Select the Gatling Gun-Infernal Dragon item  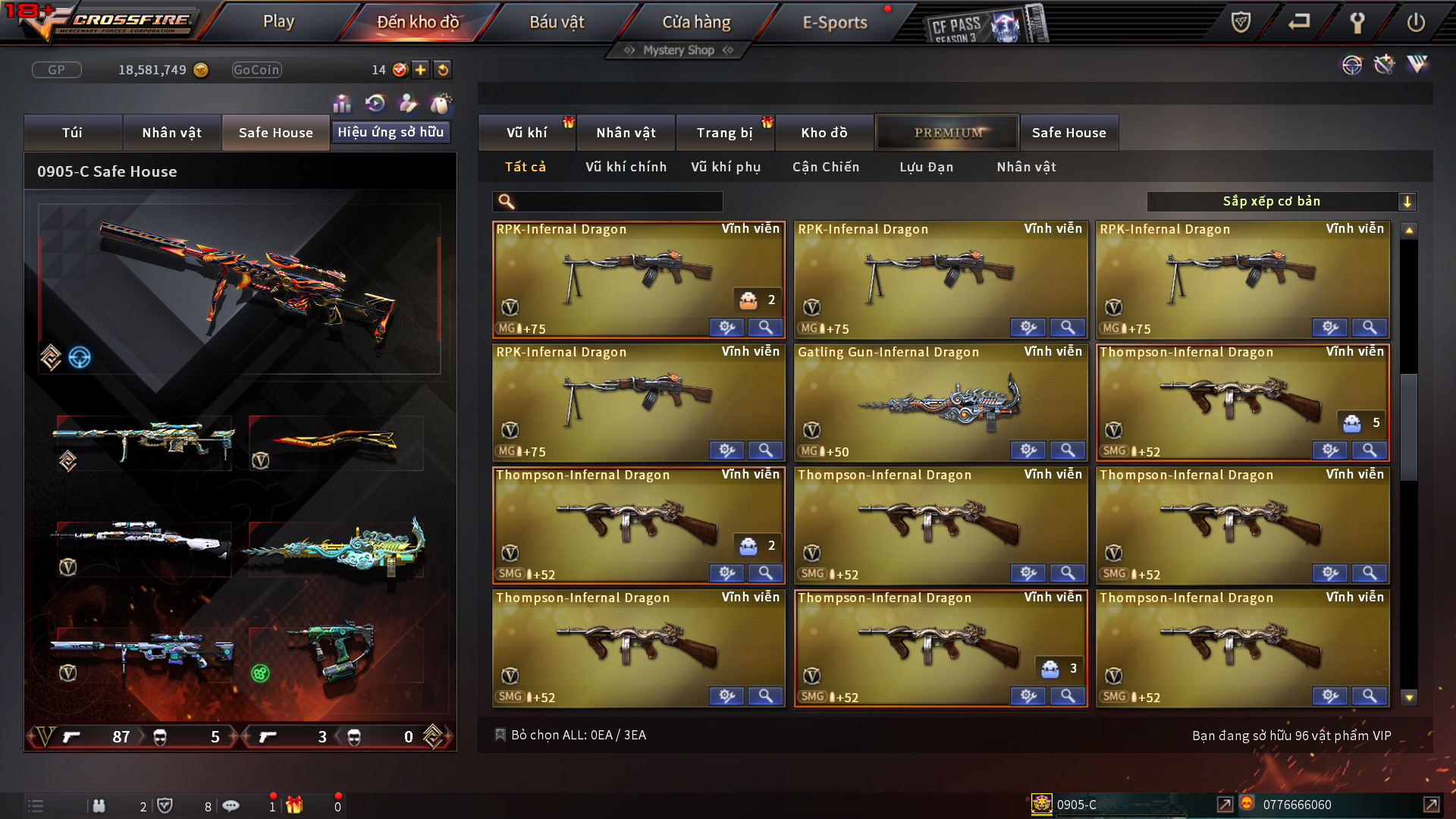click(940, 402)
